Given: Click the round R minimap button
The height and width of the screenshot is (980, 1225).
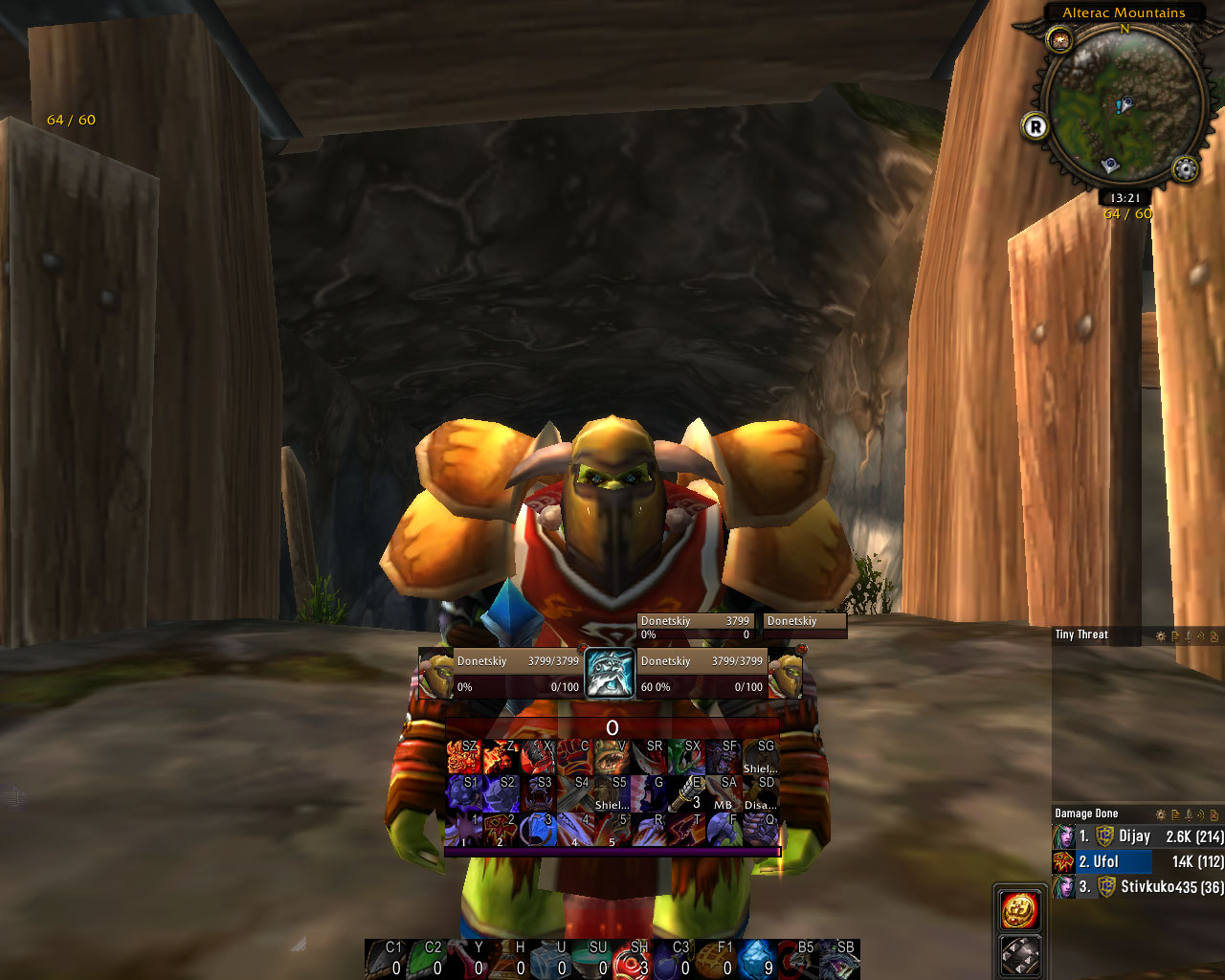Looking at the screenshot, I should coord(1035,125).
